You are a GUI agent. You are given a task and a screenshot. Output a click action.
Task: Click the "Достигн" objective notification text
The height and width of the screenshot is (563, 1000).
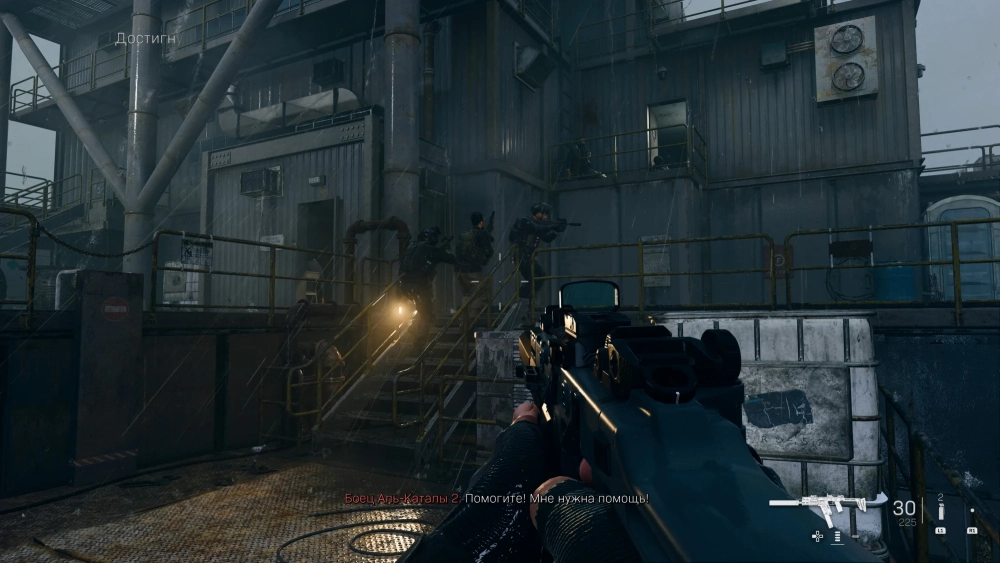[x=147, y=39]
